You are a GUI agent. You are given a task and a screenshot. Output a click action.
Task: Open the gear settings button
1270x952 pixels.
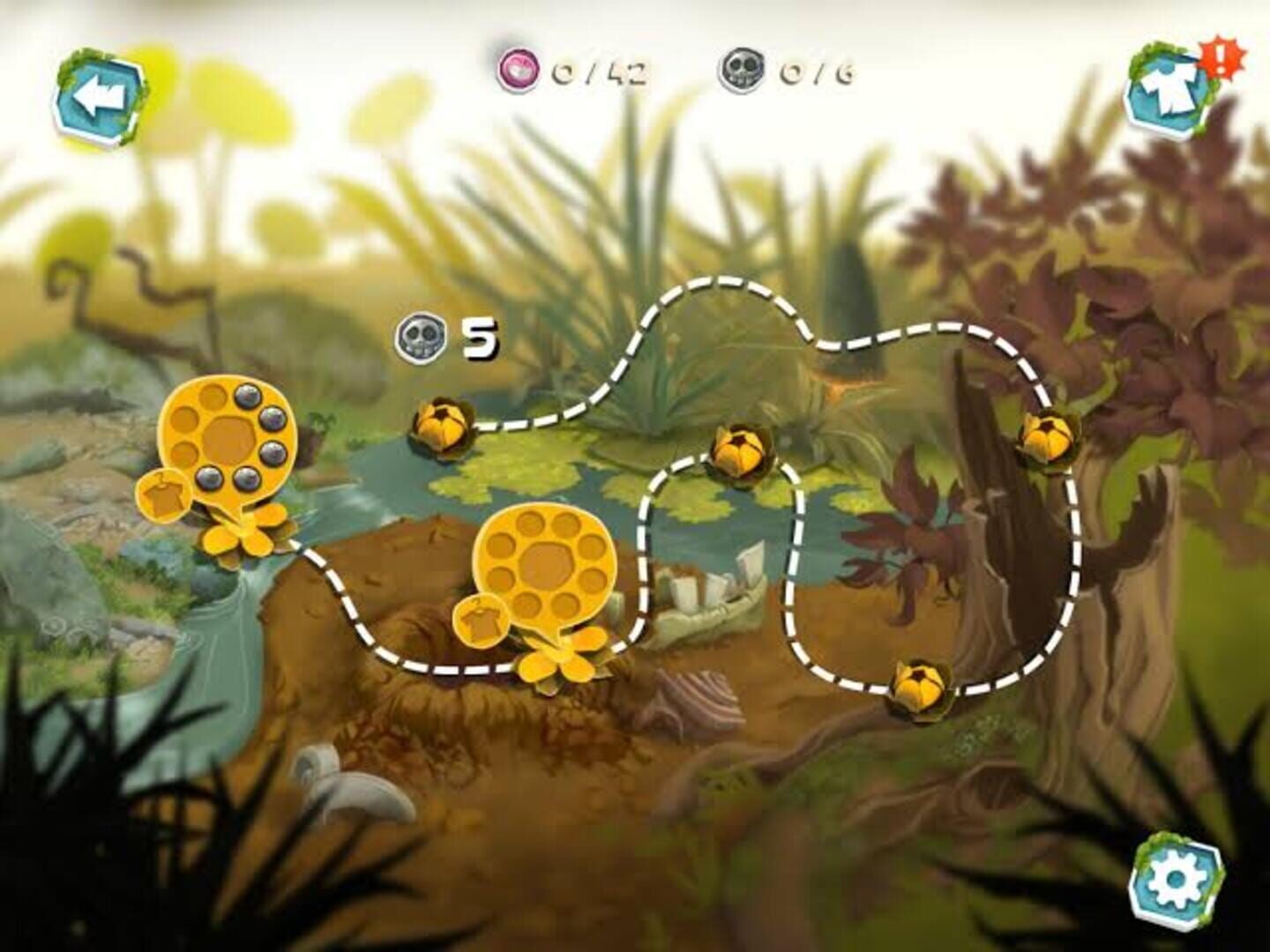point(1176,876)
